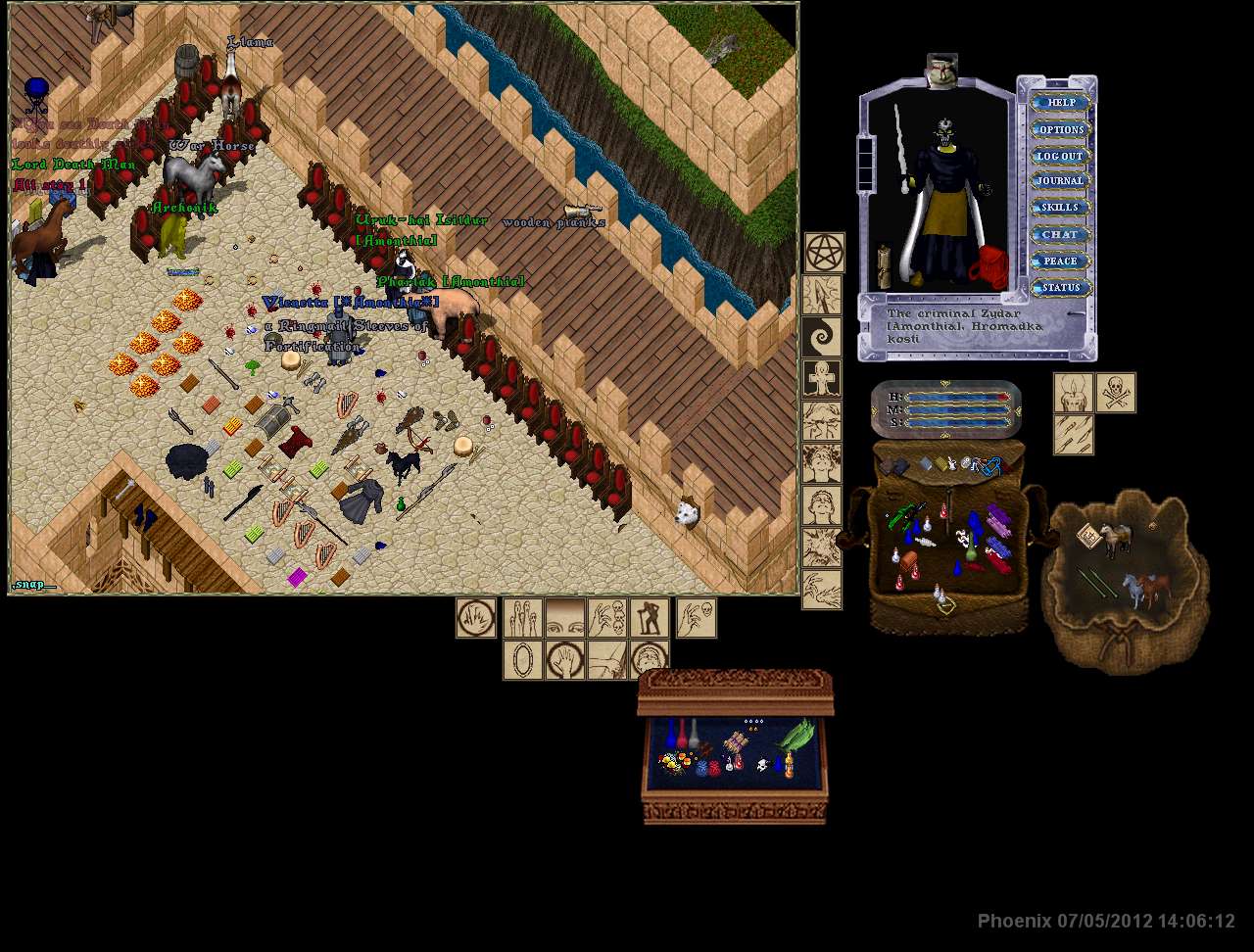Use the figure with walking staff icon
The image size is (1254, 952).
point(649,618)
